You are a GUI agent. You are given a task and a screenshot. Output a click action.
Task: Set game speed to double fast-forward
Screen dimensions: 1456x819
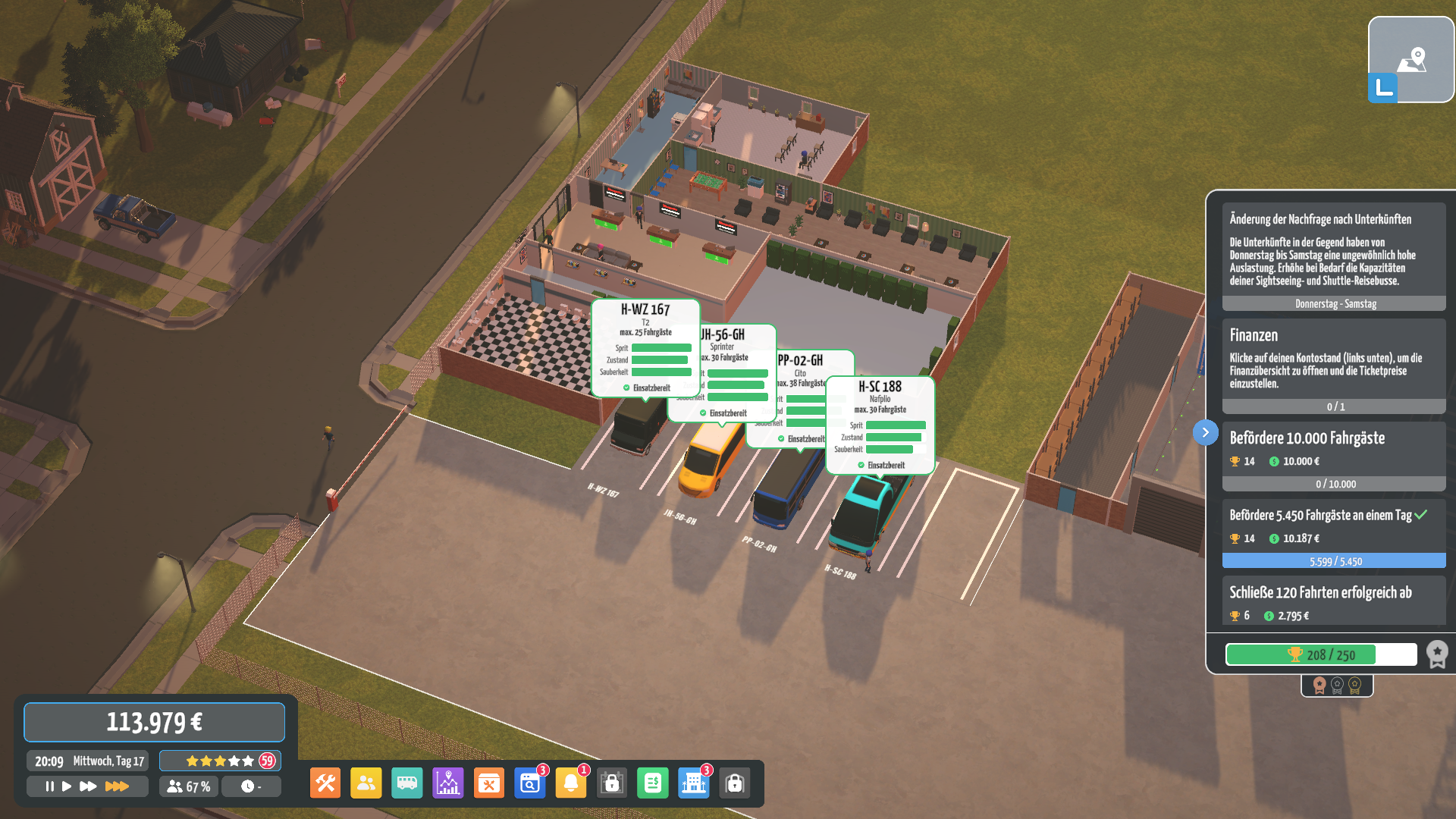click(x=88, y=786)
